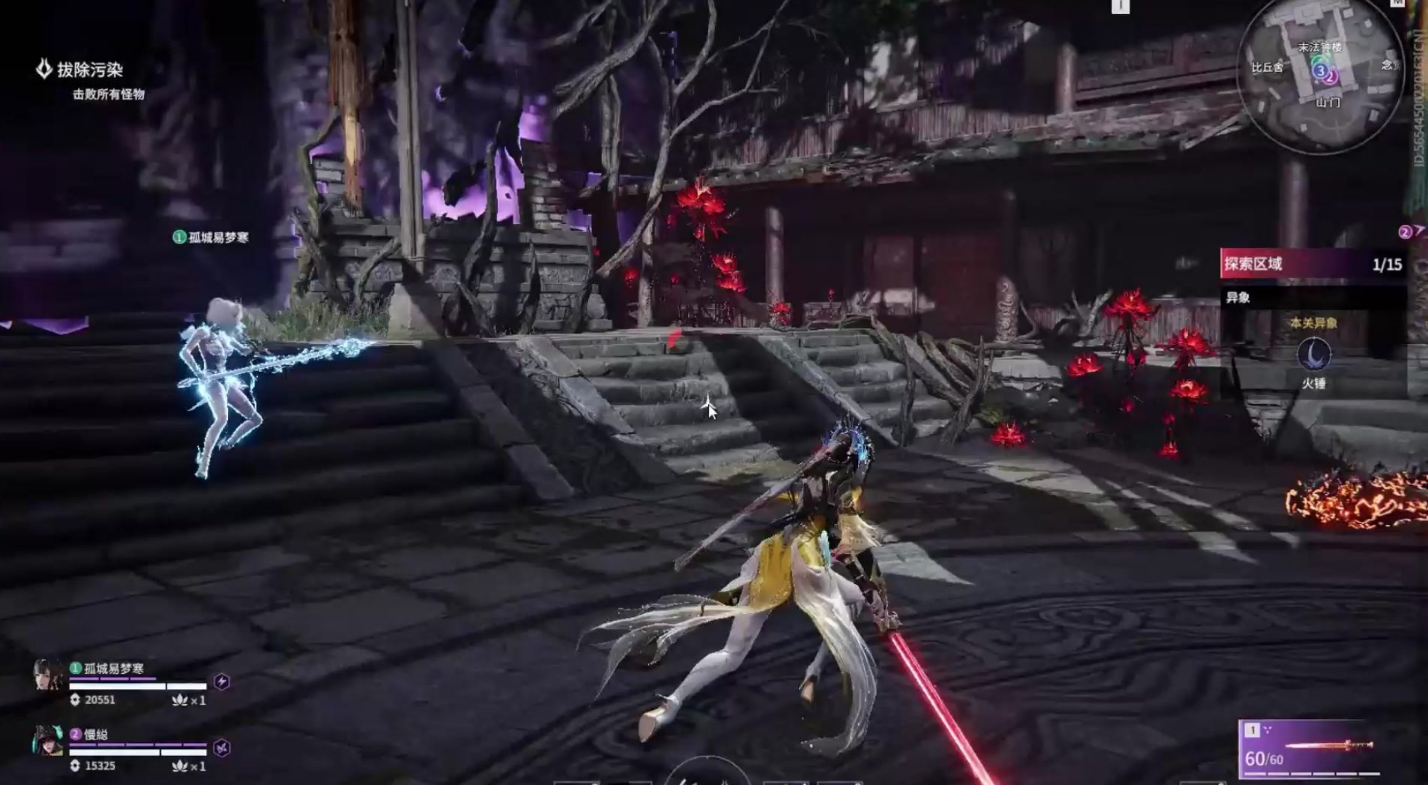The height and width of the screenshot is (785, 1428).
Task: Click the 山门 label on minimap
Action: click(x=1328, y=101)
